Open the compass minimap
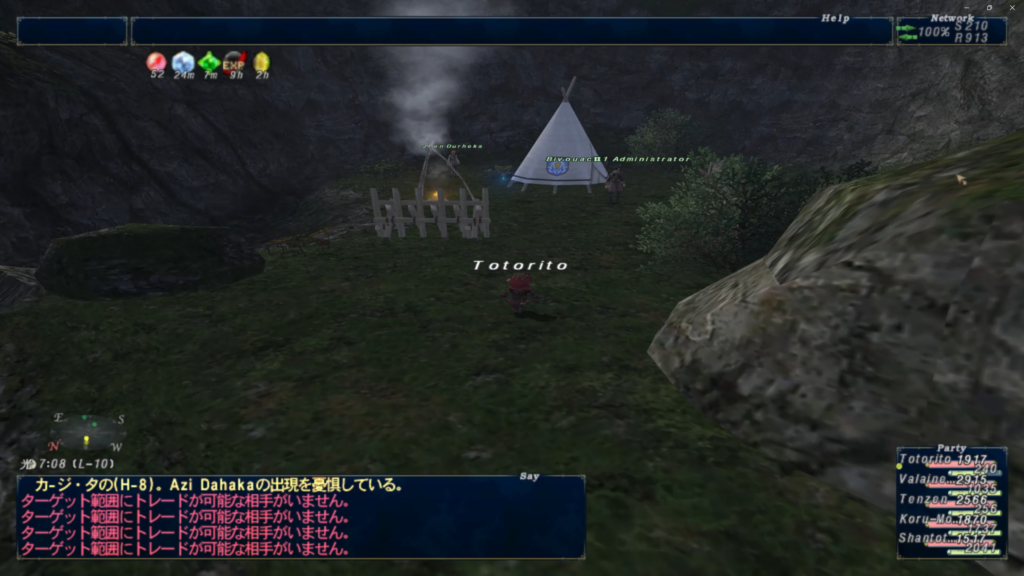This screenshot has height=576, width=1024. click(x=88, y=432)
